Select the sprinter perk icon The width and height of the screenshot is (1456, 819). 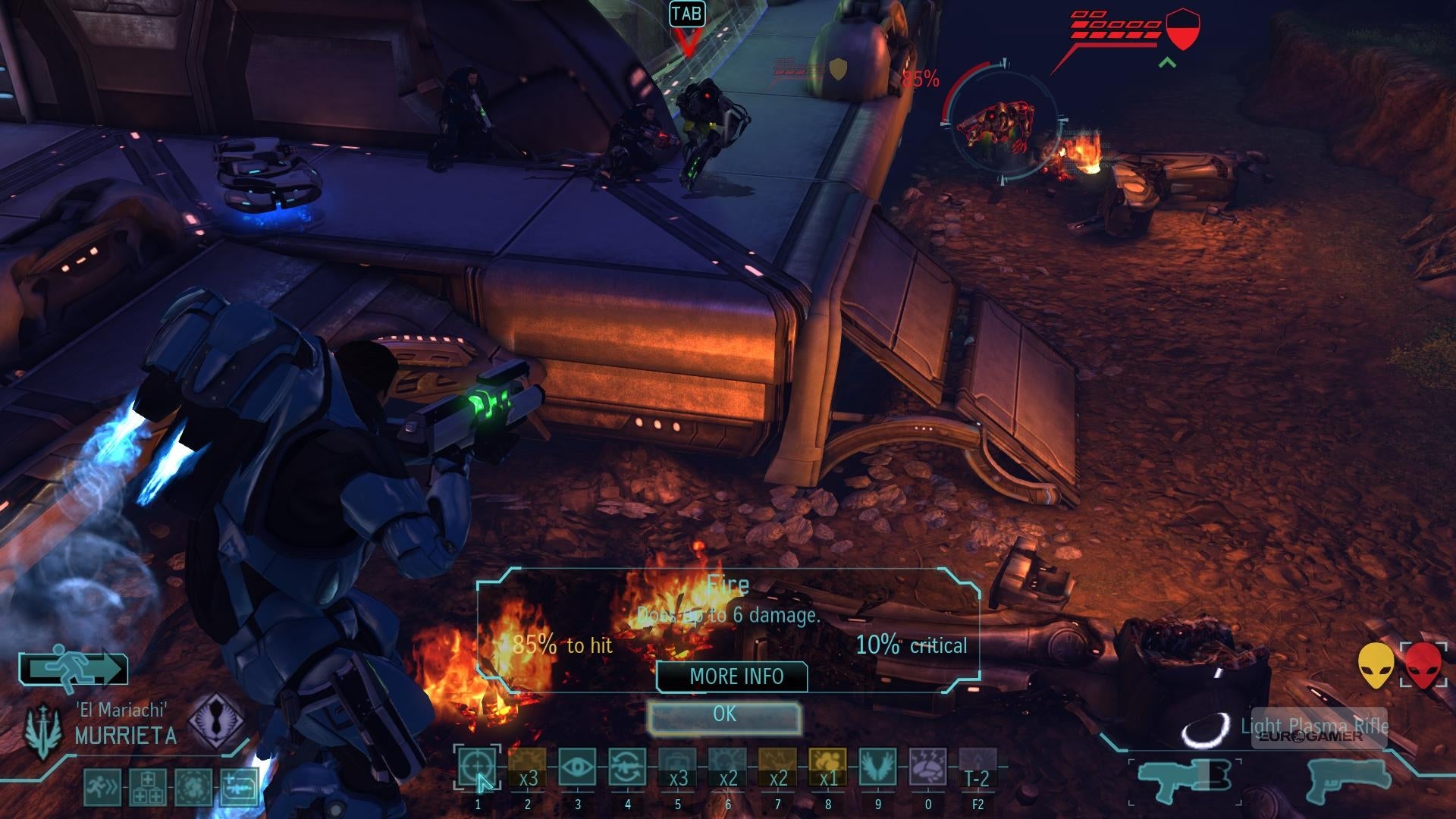pyautogui.click(x=102, y=787)
